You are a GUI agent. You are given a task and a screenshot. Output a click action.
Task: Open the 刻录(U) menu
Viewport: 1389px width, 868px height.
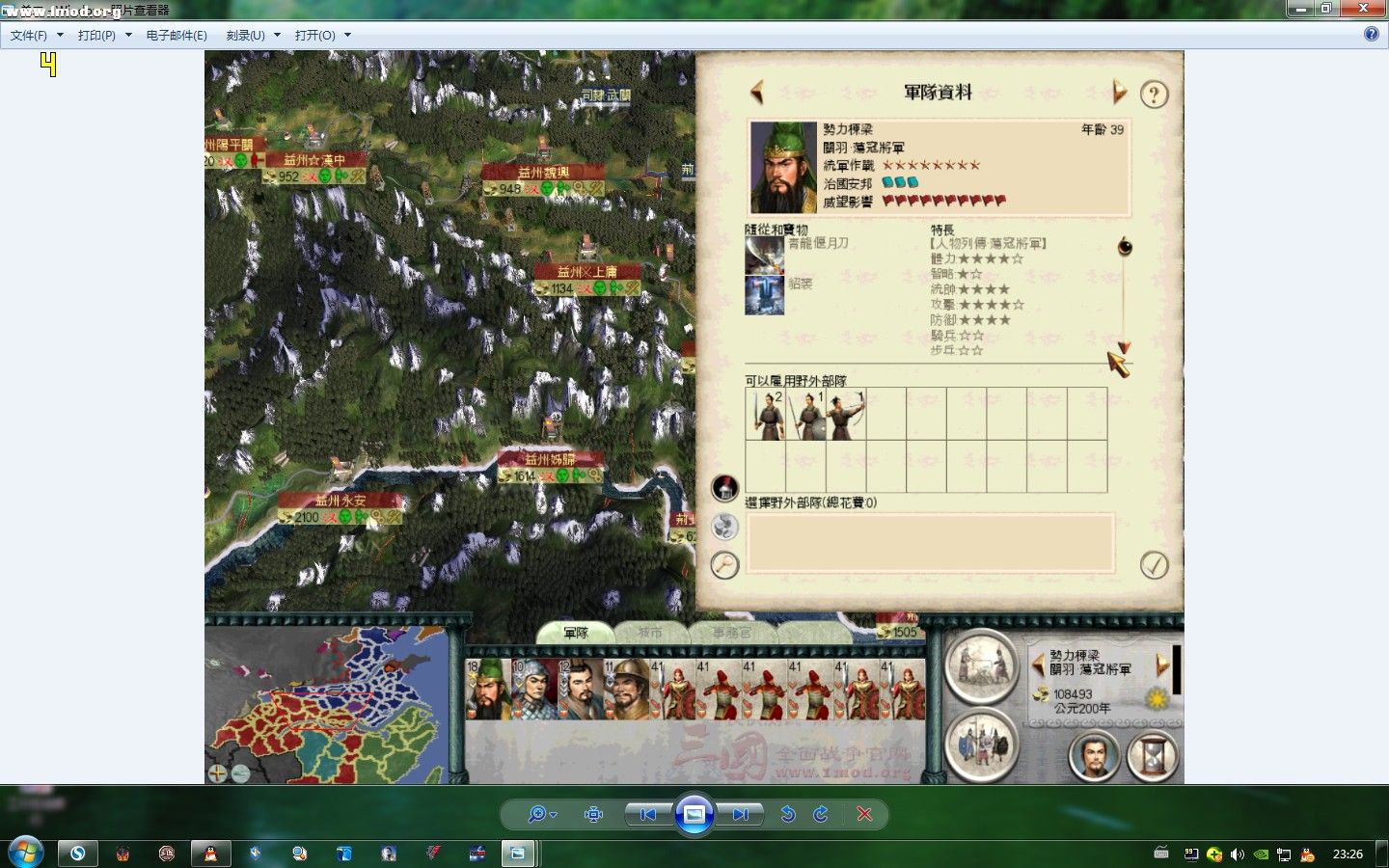click(246, 34)
